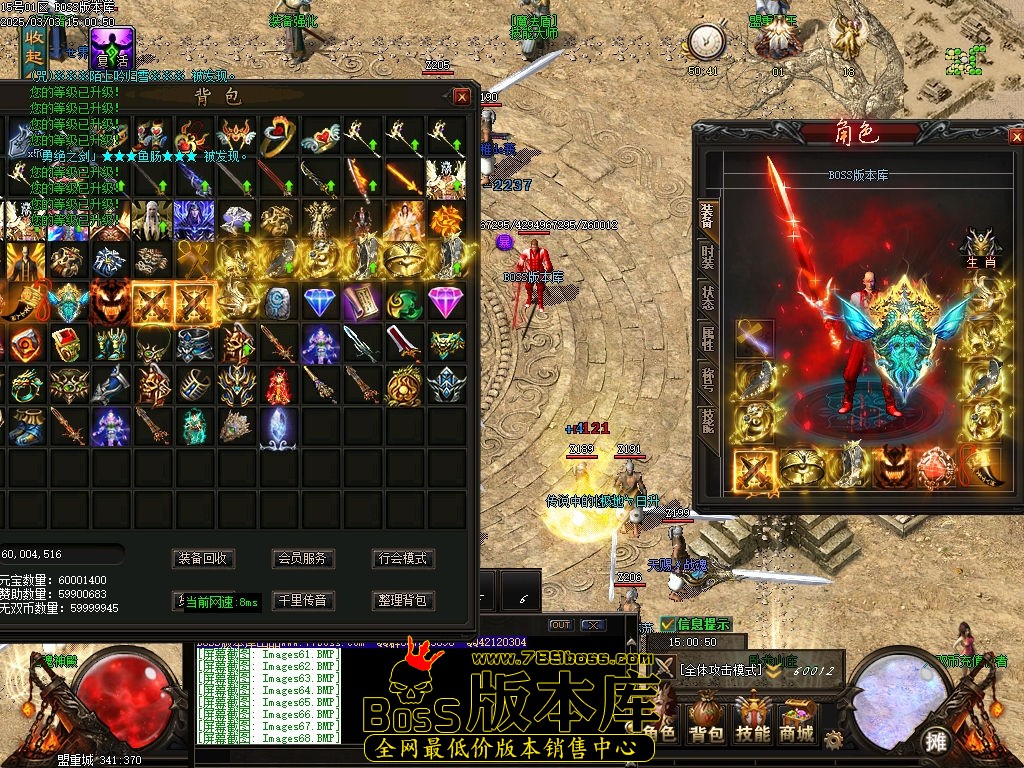Viewport: 1024px width, 768px height.
Task: Close the 背包 inventory window
Action: point(461,97)
